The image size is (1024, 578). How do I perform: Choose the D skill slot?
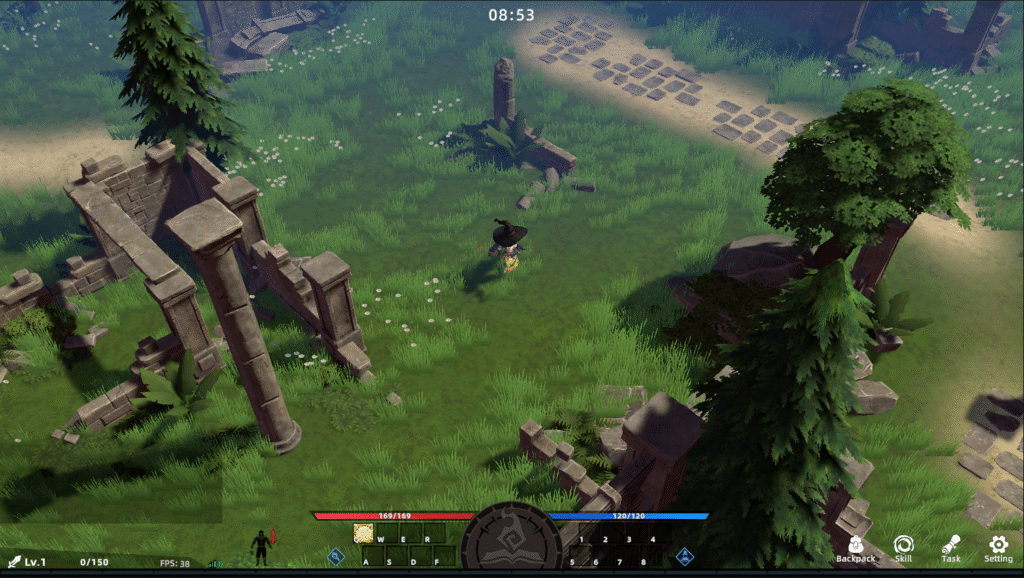pos(421,557)
